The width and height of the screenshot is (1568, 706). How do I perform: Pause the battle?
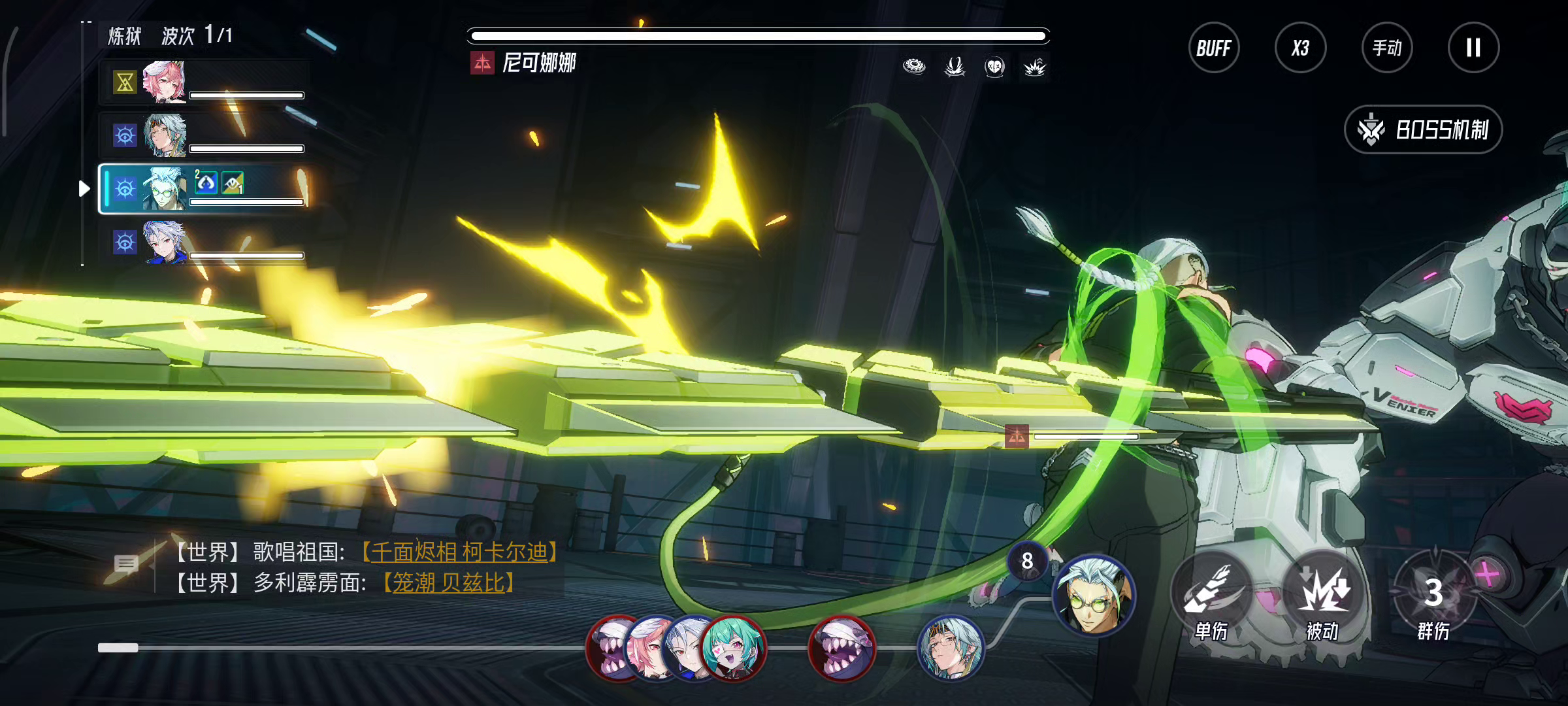(x=1473, y=48)
